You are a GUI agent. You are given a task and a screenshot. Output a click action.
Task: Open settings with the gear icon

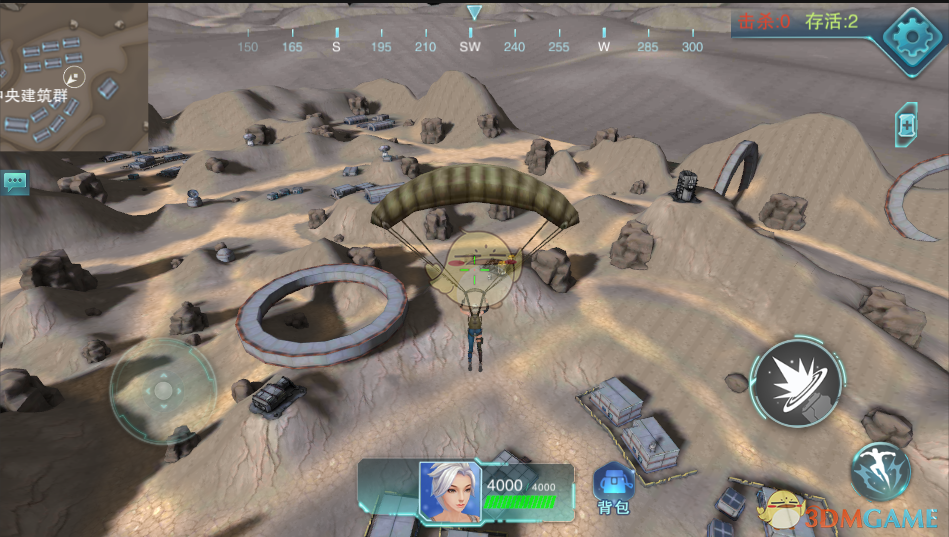click(x=912, y=38)
